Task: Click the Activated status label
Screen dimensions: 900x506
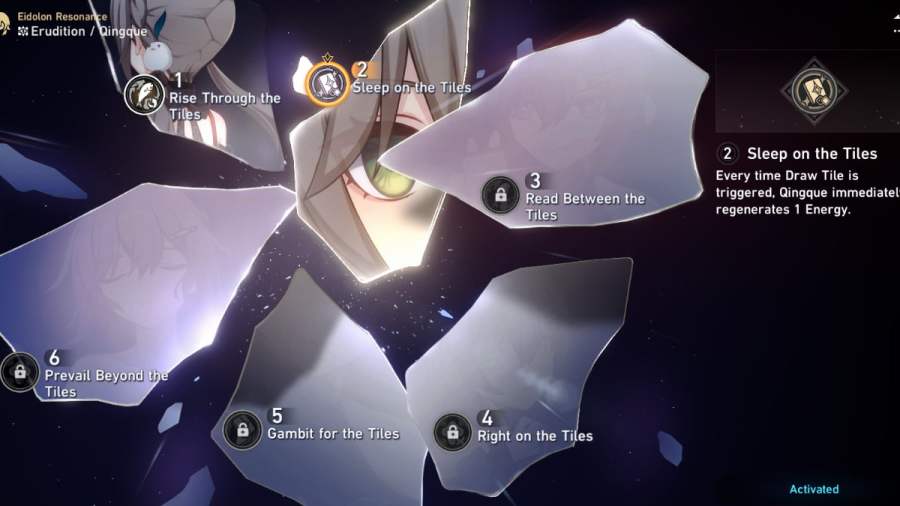Action: point(814,489)
